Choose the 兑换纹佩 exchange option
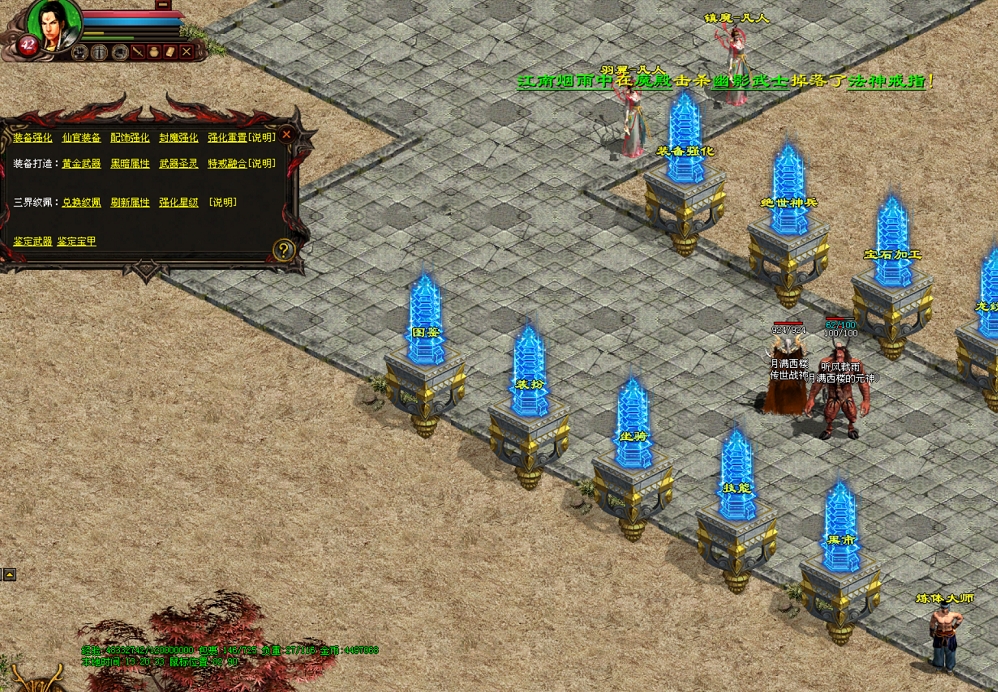This screenshot has height=692, width=998. [81, 203]
